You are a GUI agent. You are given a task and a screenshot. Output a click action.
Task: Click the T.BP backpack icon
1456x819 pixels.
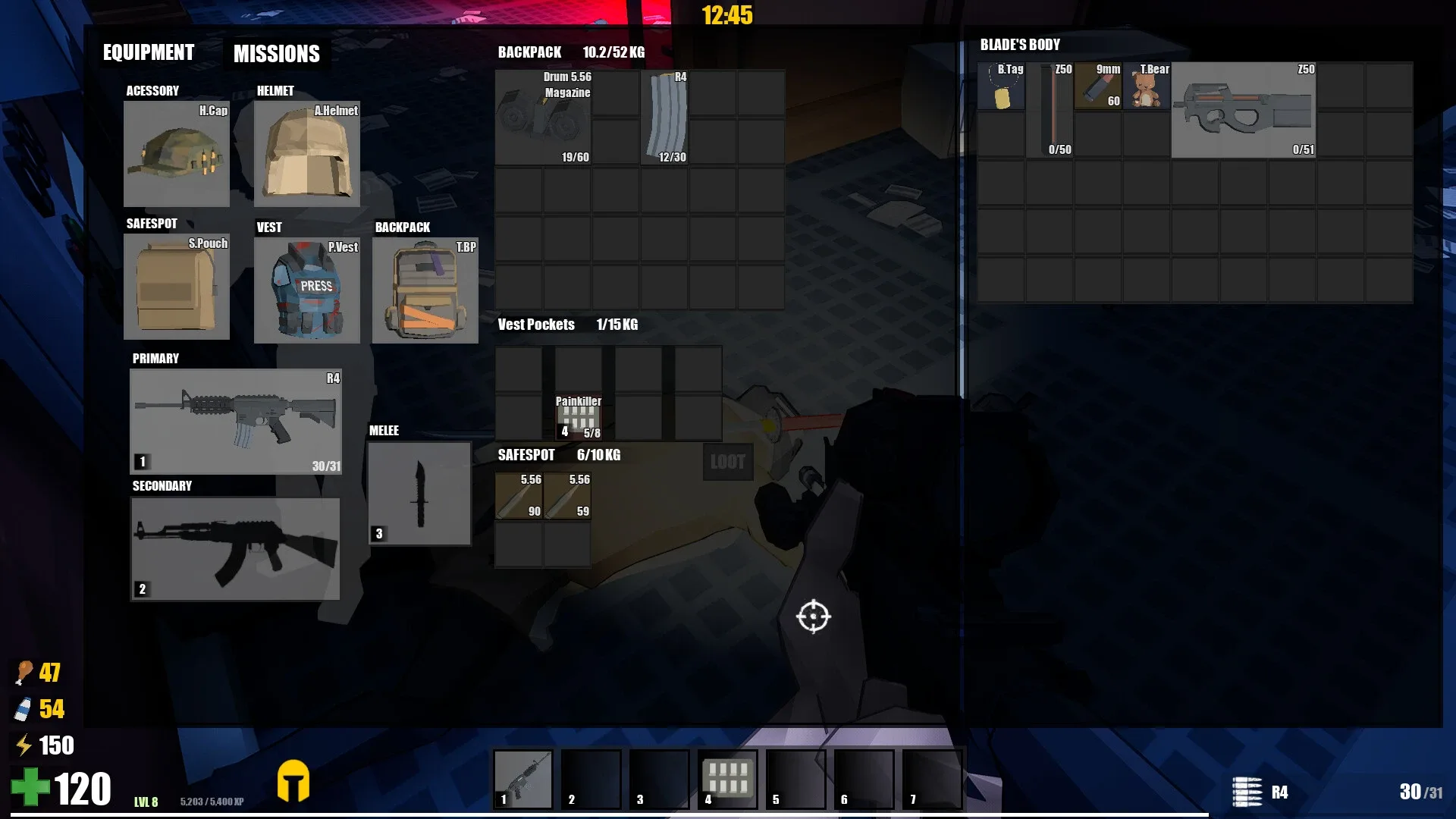click(425, 290)
